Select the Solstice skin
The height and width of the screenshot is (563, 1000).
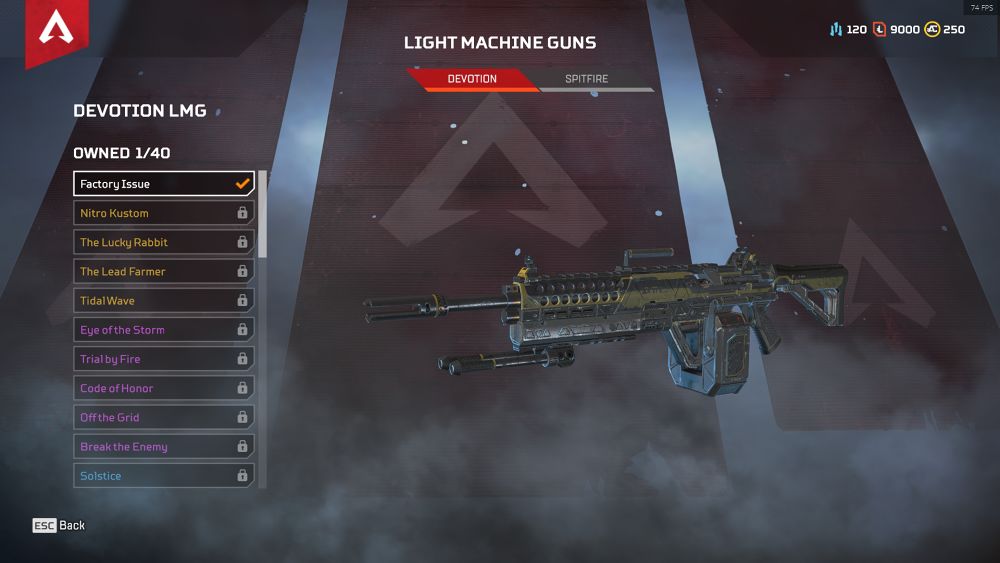click(164, 476)
